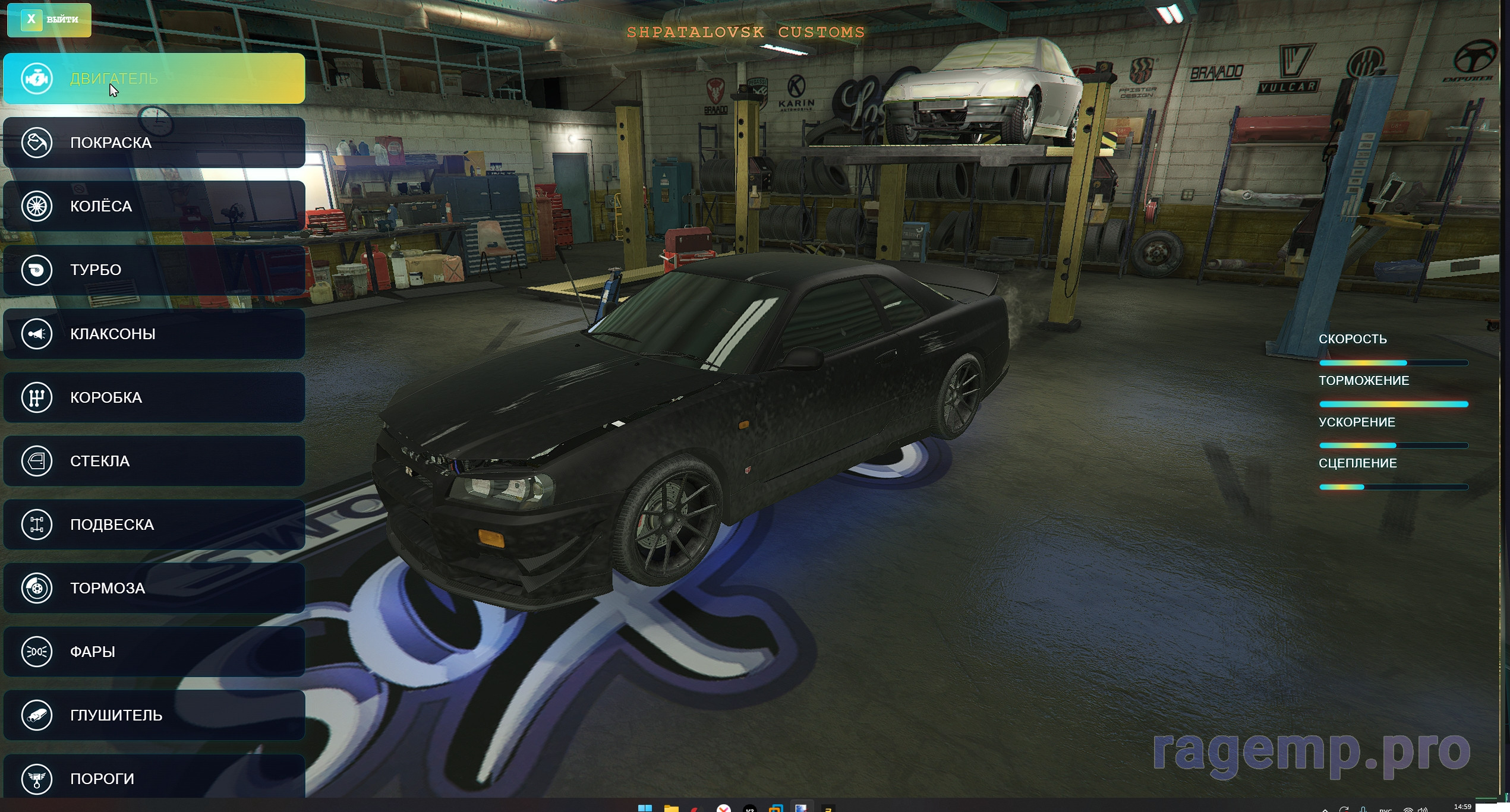
Task: Choose the Колёса wheels category
Action: 154,206
